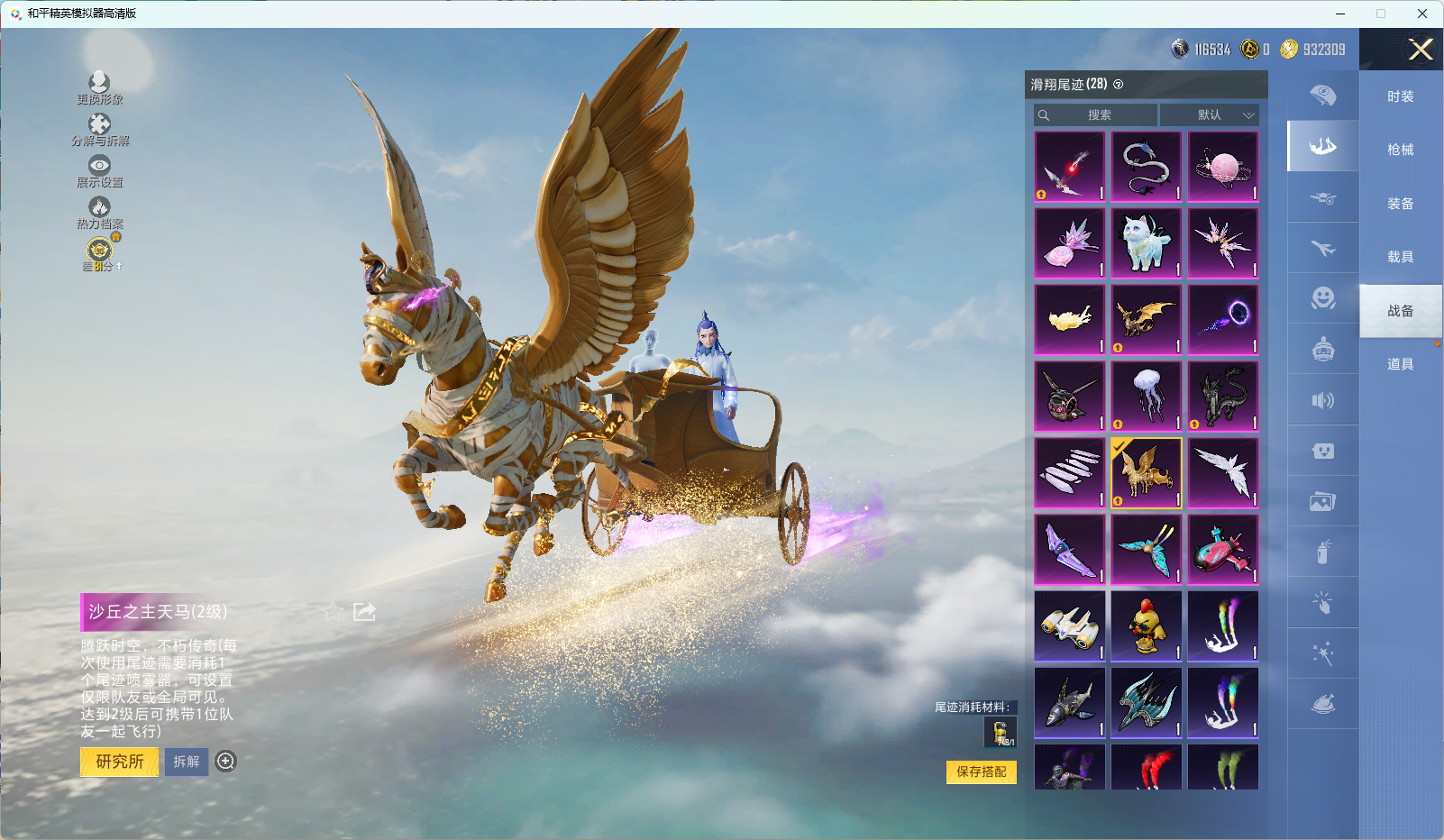The width and height of the screenshot is (1444, 840).
Task: Minimize the emulator window
Action: pyautogui.click(x=1340, y=14)
